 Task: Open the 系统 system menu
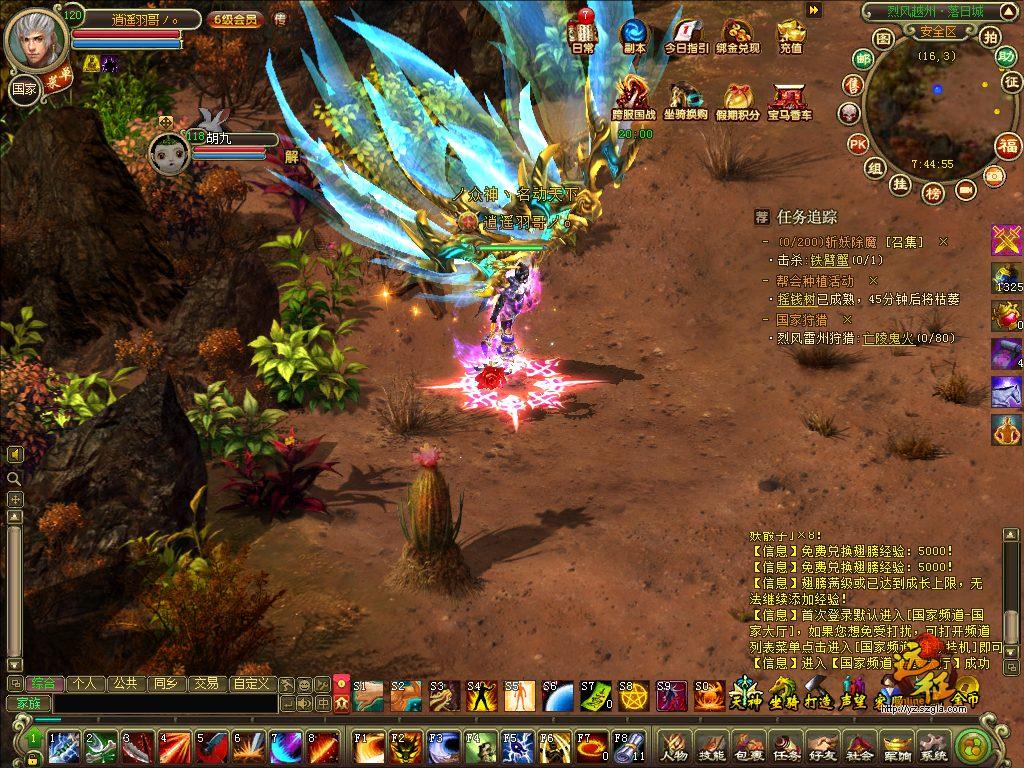pyautogui.click(x=933, y=743)
